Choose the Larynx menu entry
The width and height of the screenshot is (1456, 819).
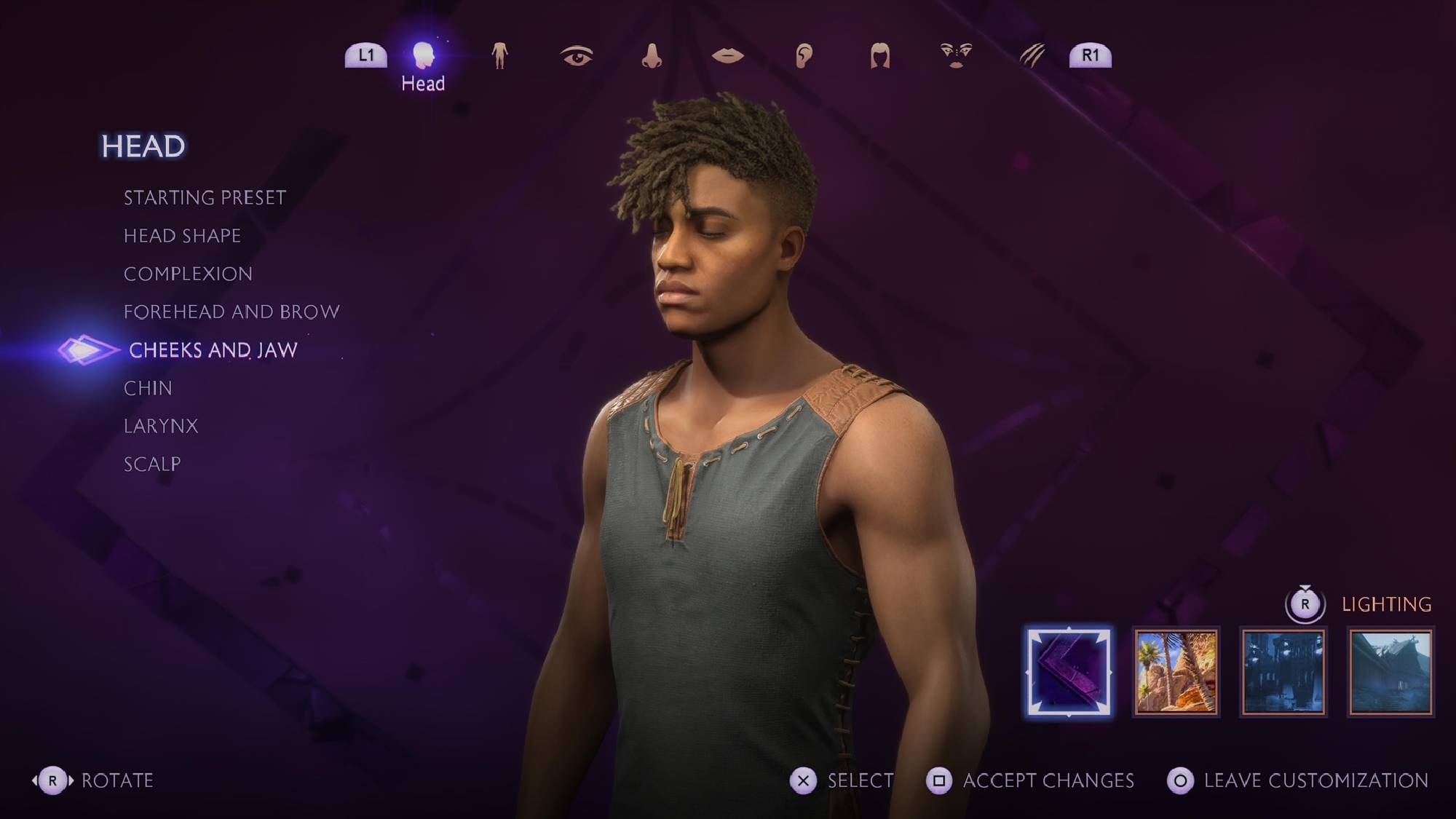click(x=161, y=426)
